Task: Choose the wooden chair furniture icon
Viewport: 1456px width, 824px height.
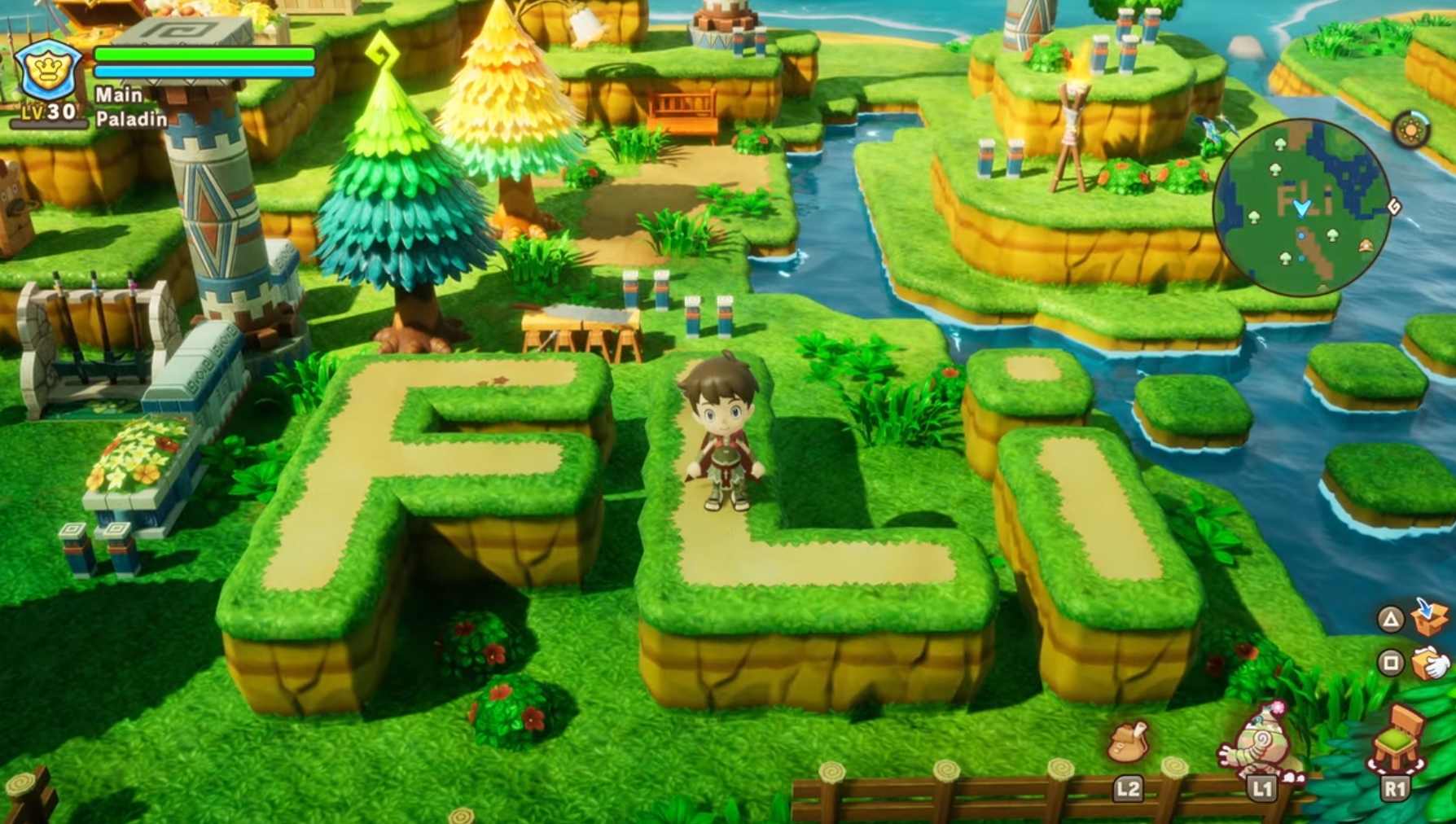Action: pyautogui.click(x=1397, y=739)
